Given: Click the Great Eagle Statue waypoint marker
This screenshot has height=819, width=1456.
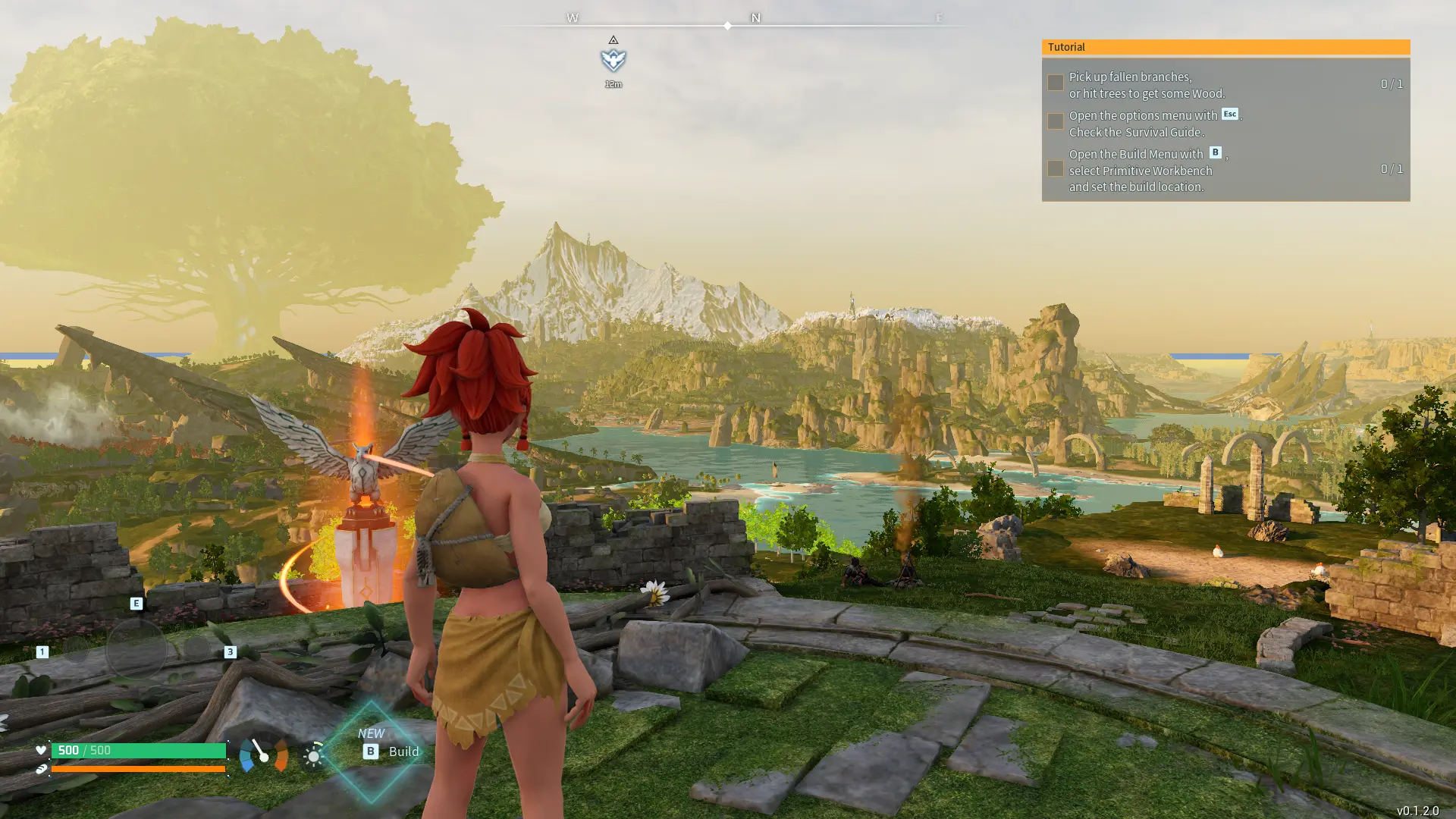Looking at the screenshot, I should click(613, 58).
